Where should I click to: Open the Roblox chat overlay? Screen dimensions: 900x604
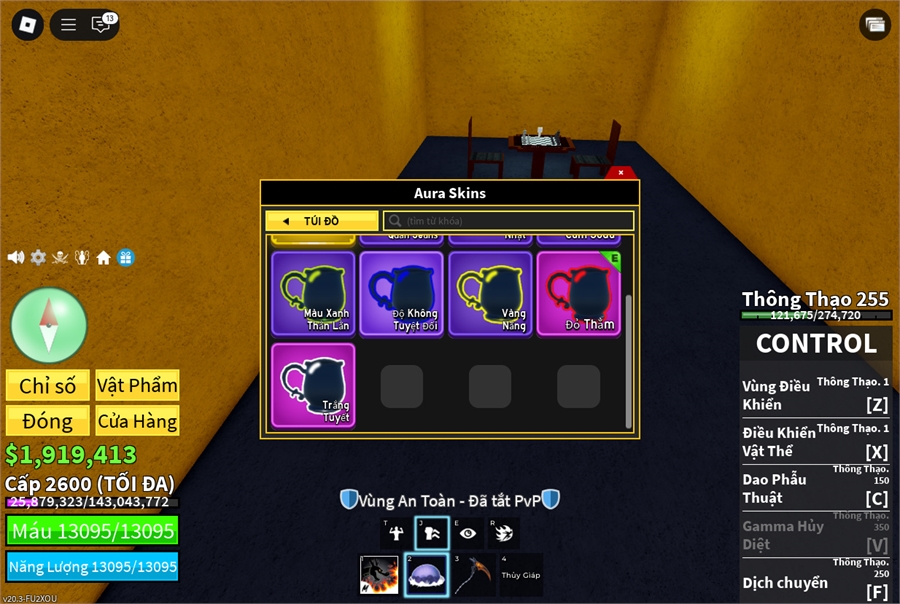coord(101,25)
